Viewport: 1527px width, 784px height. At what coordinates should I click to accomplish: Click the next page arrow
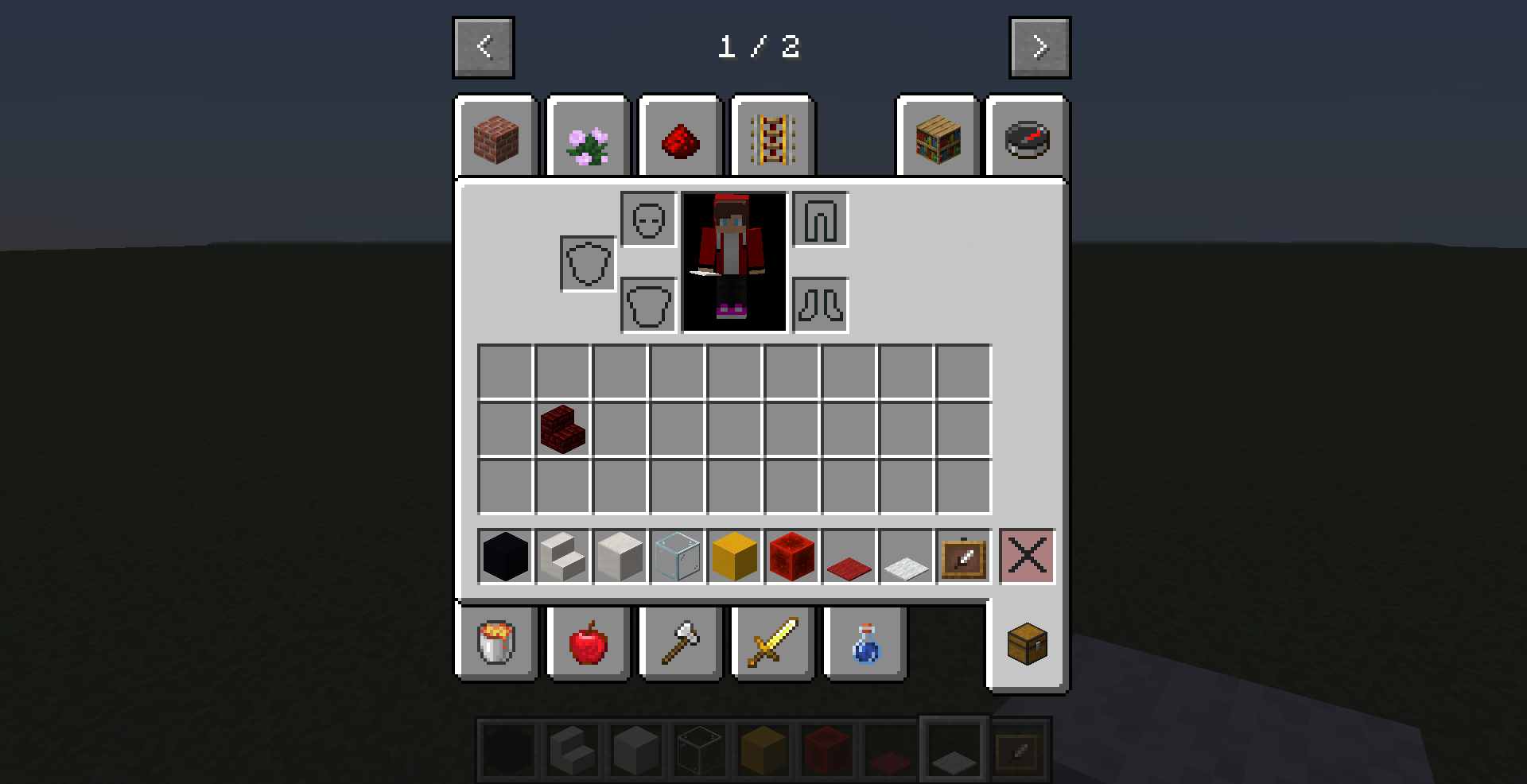click(x=1039, y=46)
